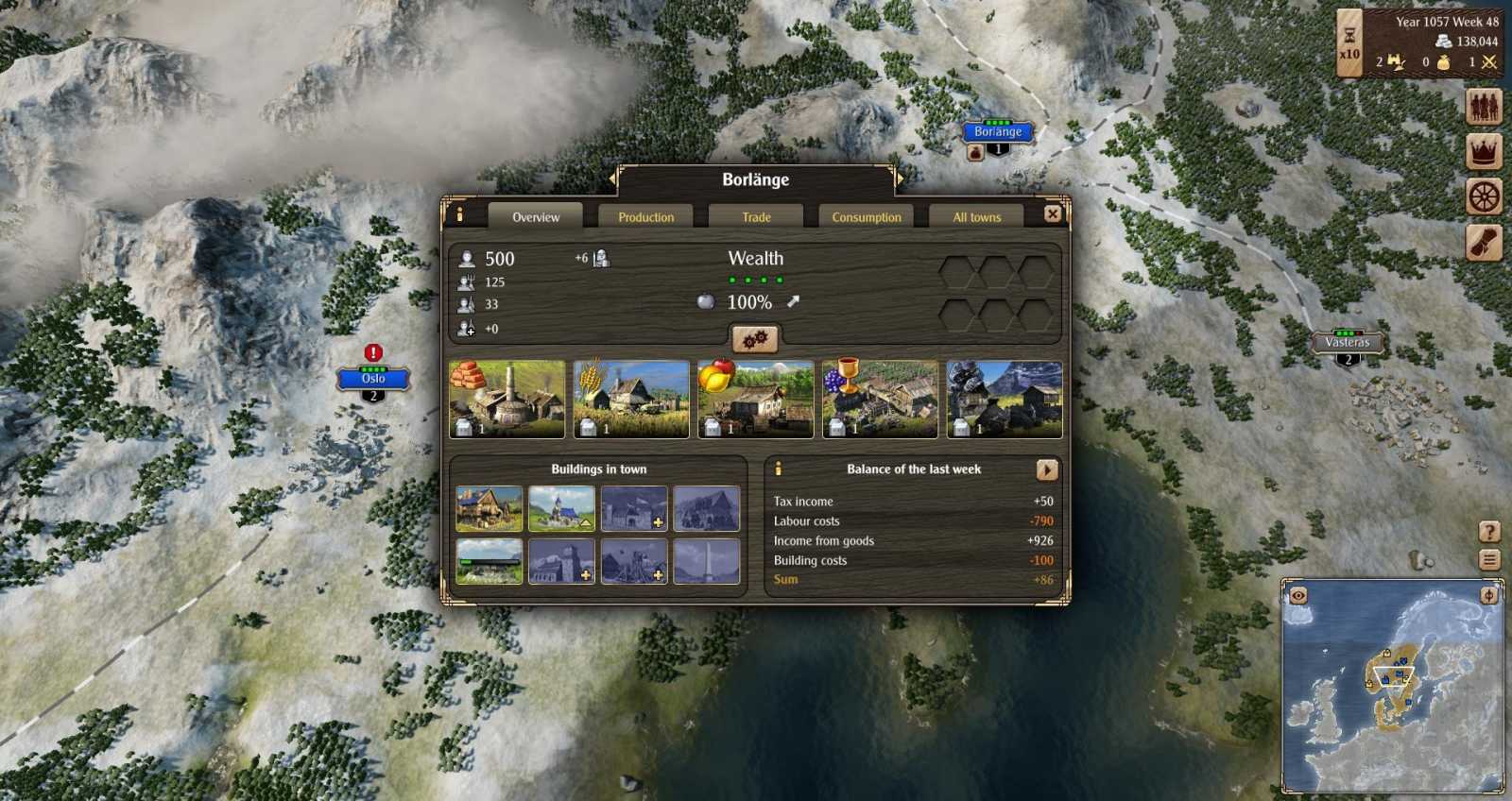Select the grain farm production thumbnail

tap(628, 397)
